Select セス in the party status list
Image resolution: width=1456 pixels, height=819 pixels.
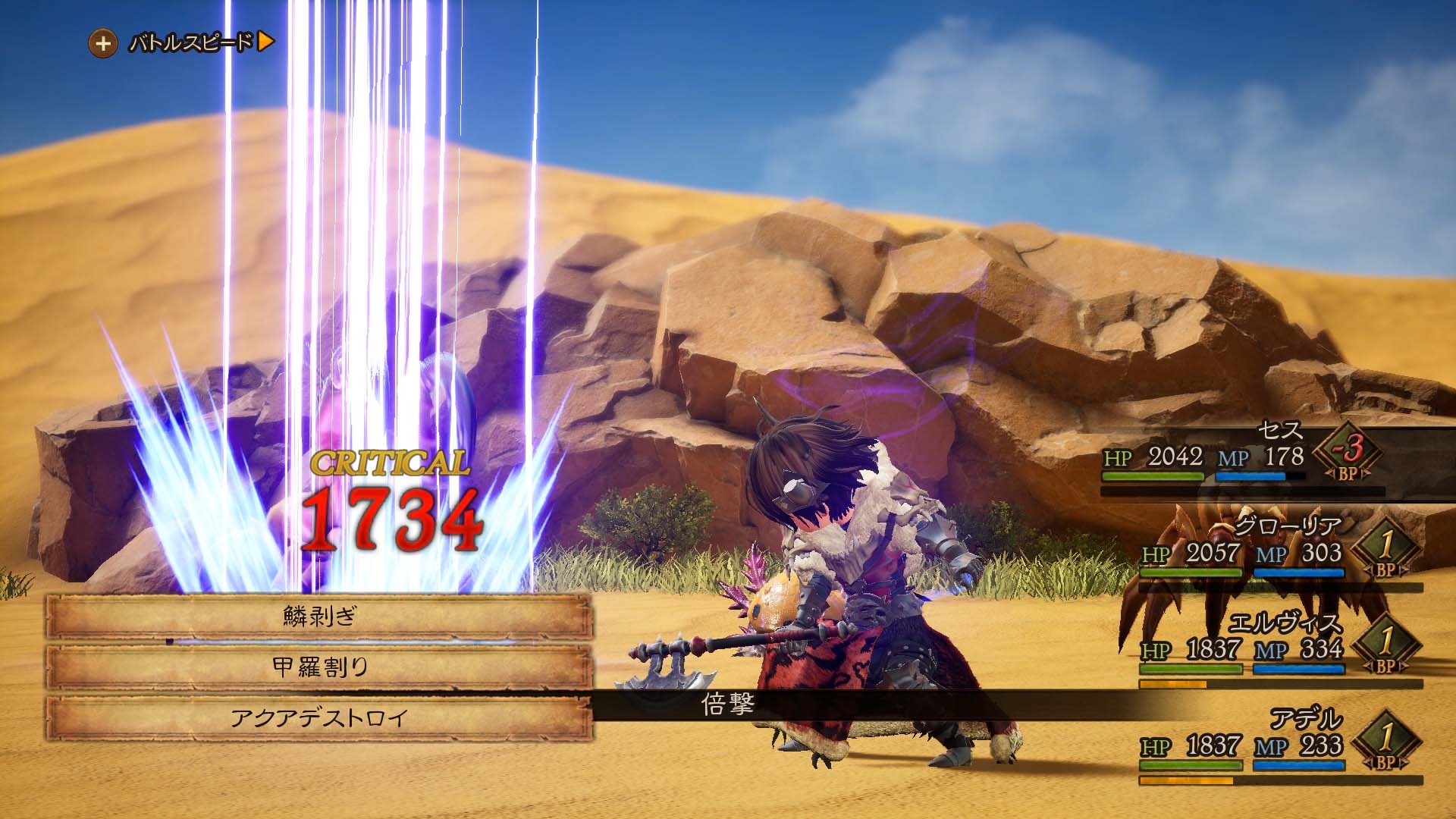point(1280,432)
